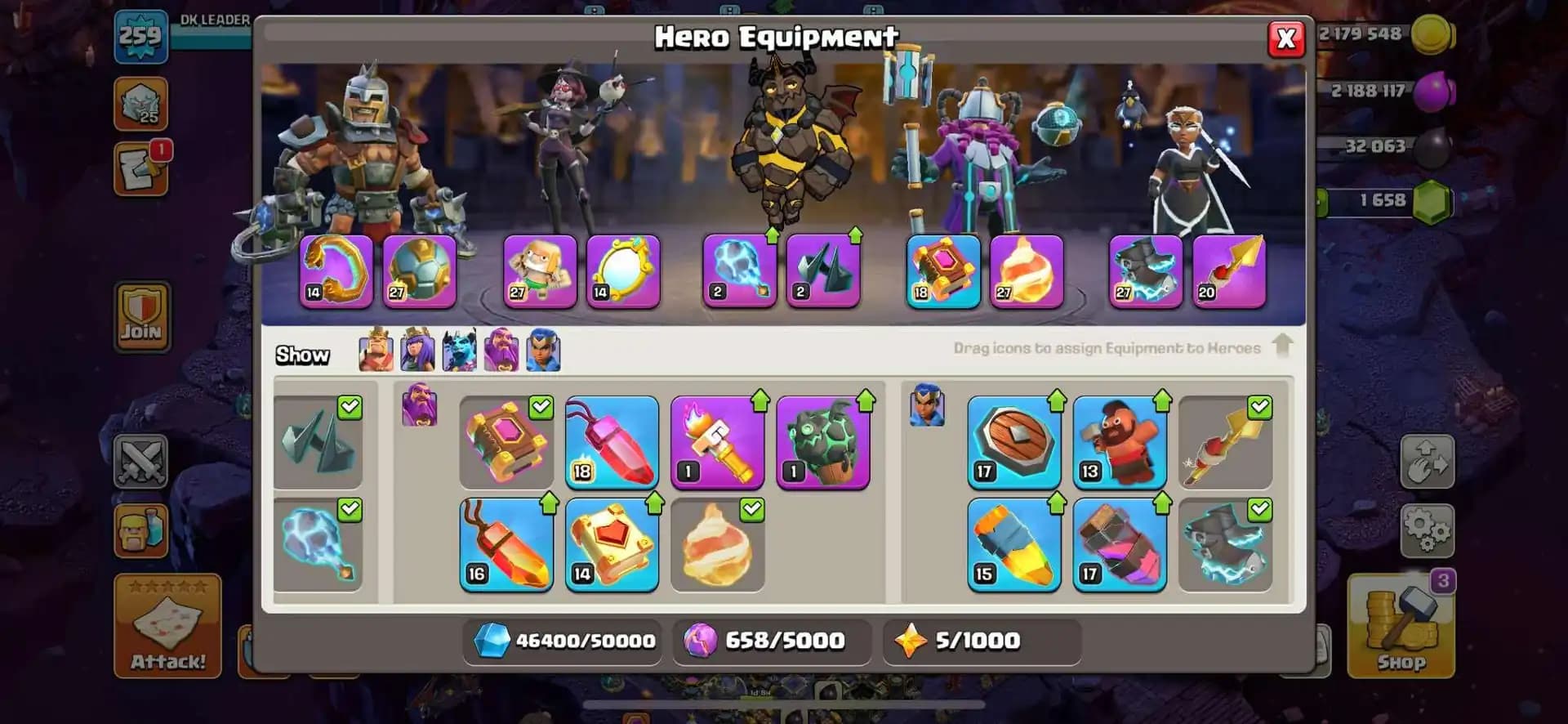Select the Spiky Ball equipment slot
This screenshot has width=1568, height=724.
pos(822,270)
